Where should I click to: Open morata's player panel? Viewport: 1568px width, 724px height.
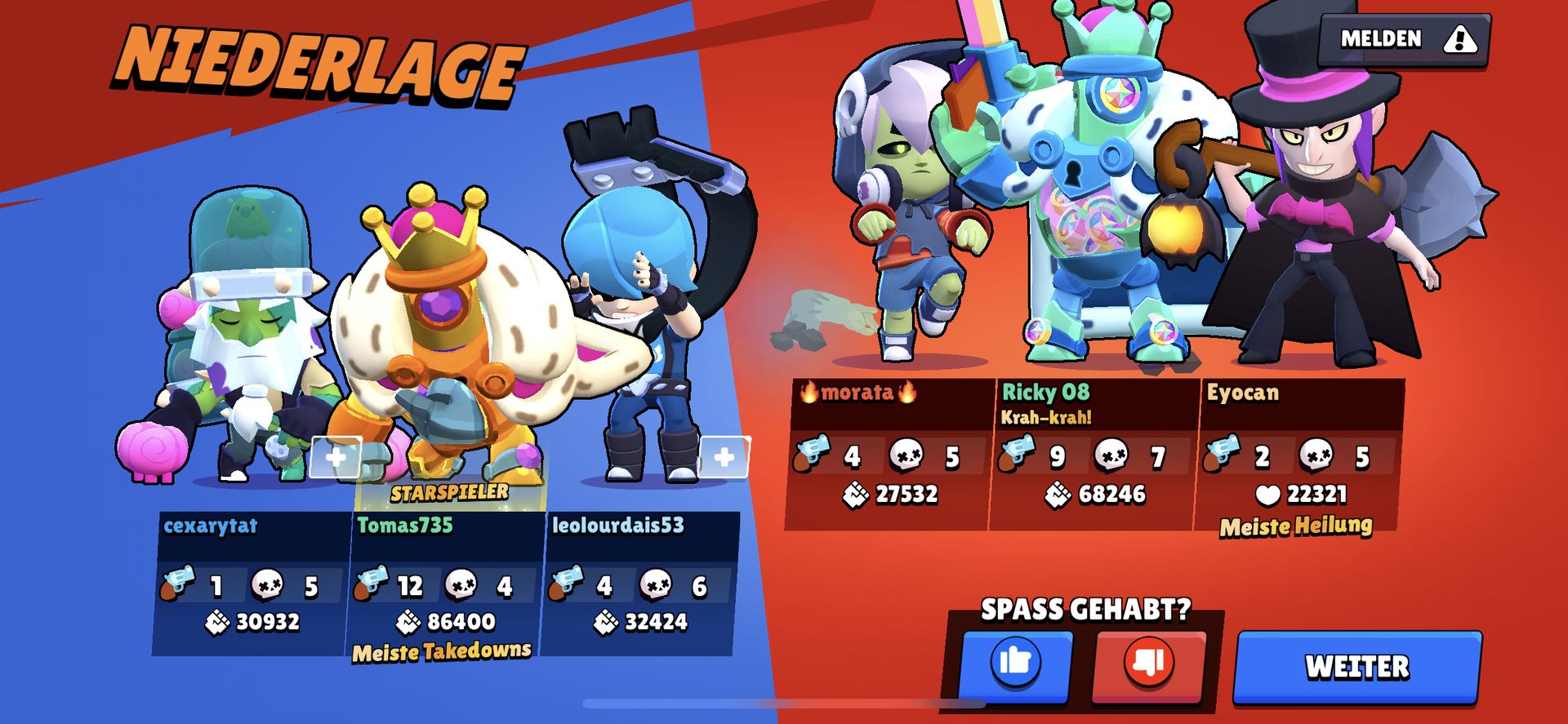click(x=890, y=454)
